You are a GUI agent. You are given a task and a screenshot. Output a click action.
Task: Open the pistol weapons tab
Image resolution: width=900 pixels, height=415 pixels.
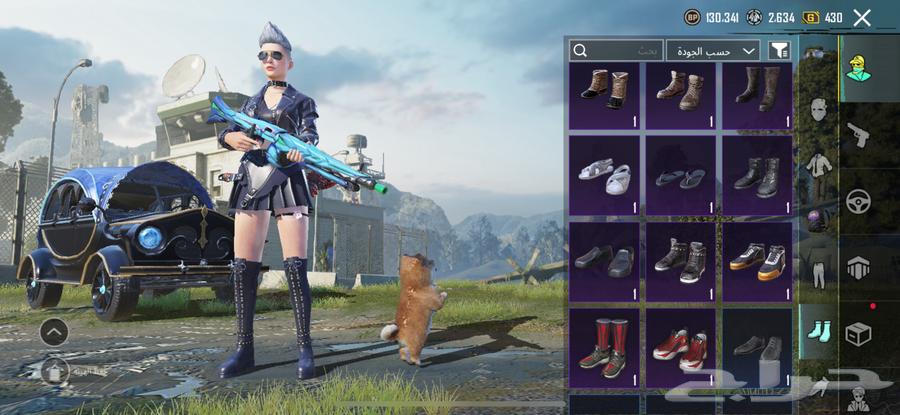point(857,134)
